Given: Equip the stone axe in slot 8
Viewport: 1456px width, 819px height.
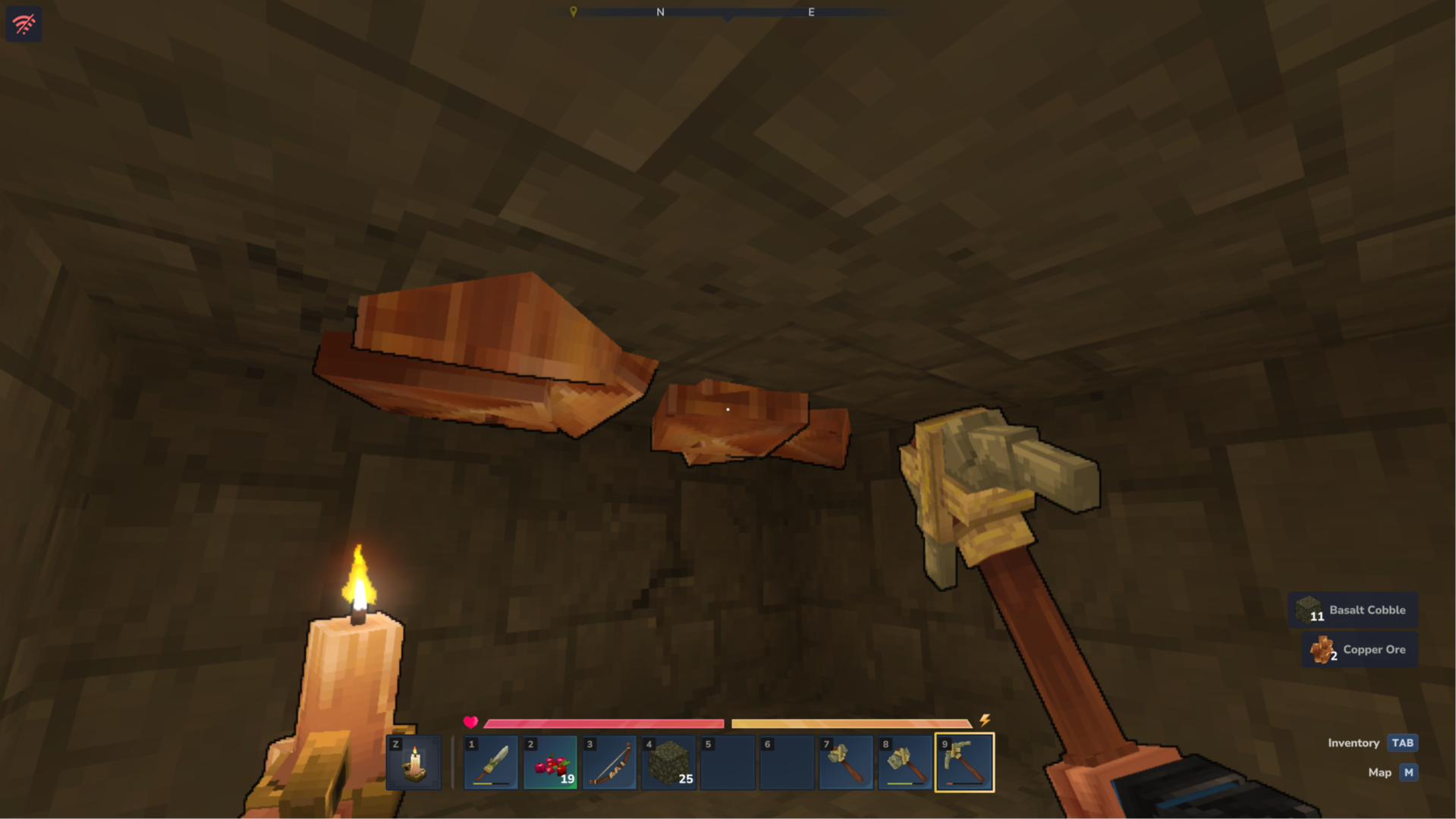Looking at the screenshot, I should (905, 762).
